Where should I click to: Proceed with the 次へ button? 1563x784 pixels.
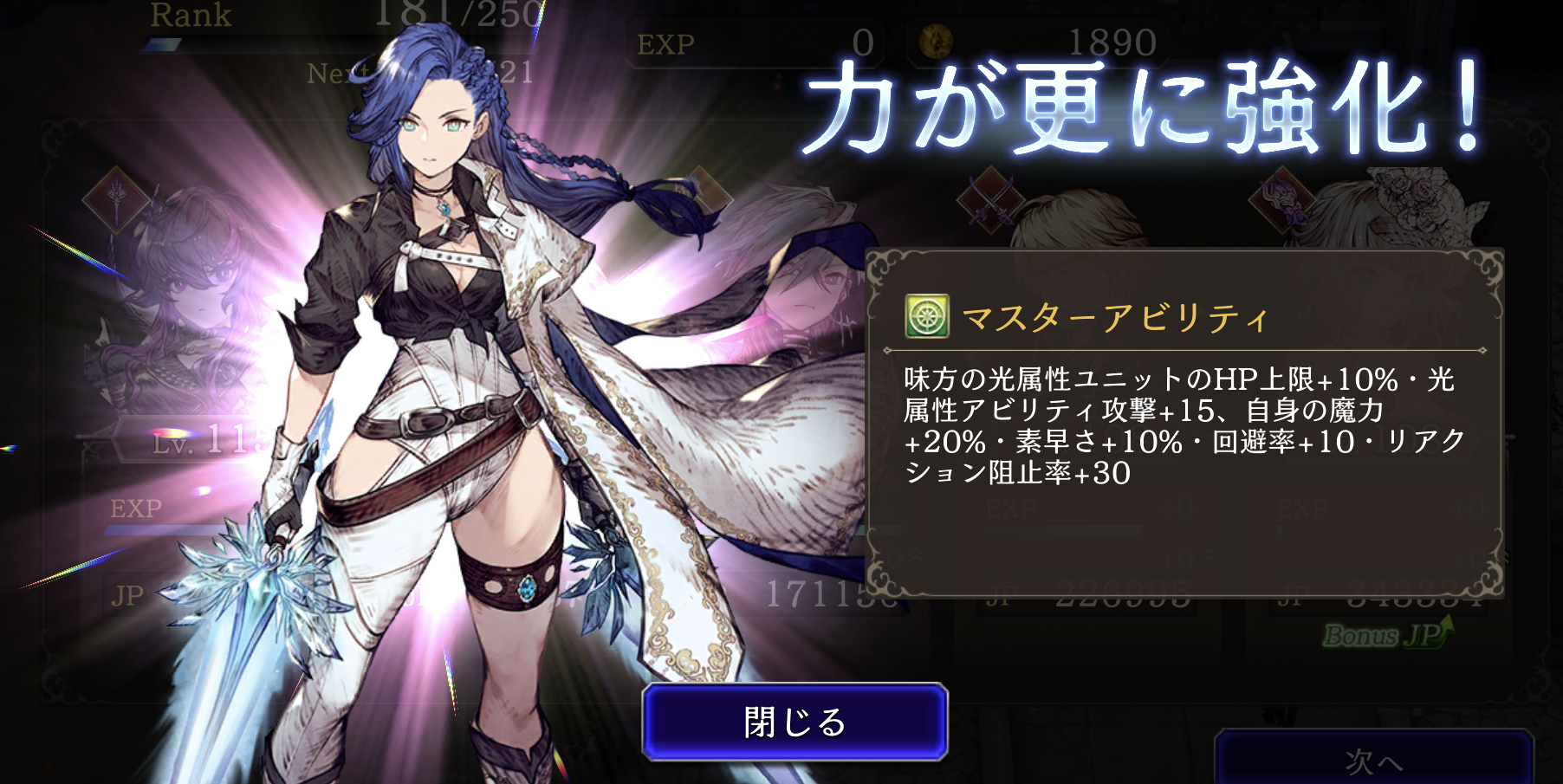tap(1373, 760)
